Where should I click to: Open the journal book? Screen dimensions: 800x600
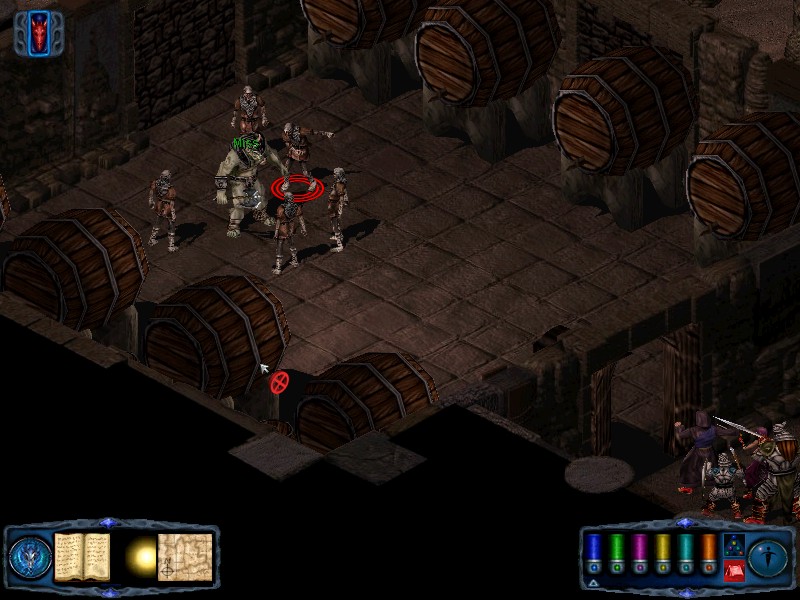81,555
